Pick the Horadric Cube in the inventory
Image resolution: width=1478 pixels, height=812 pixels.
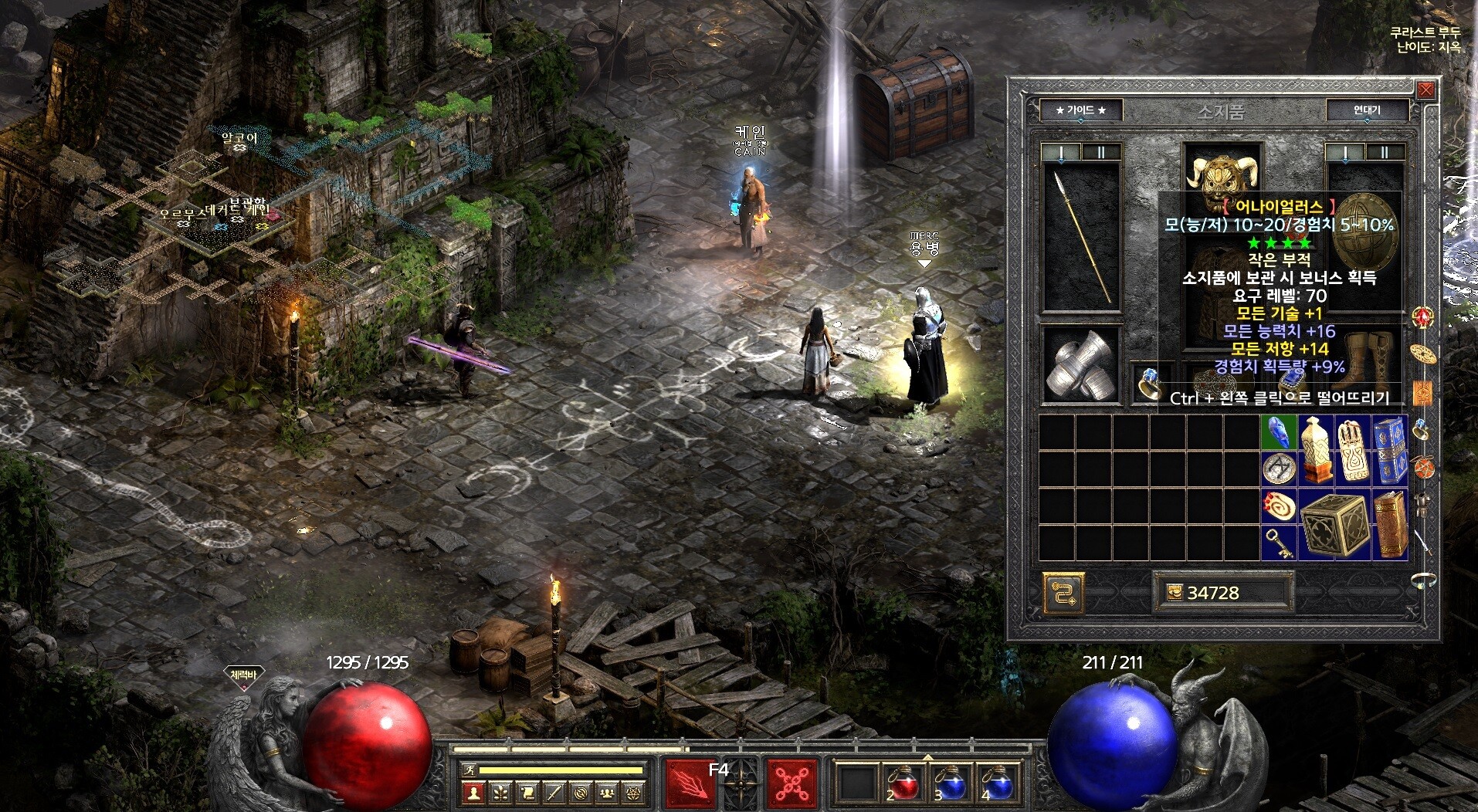click(x=1334, y=523)
